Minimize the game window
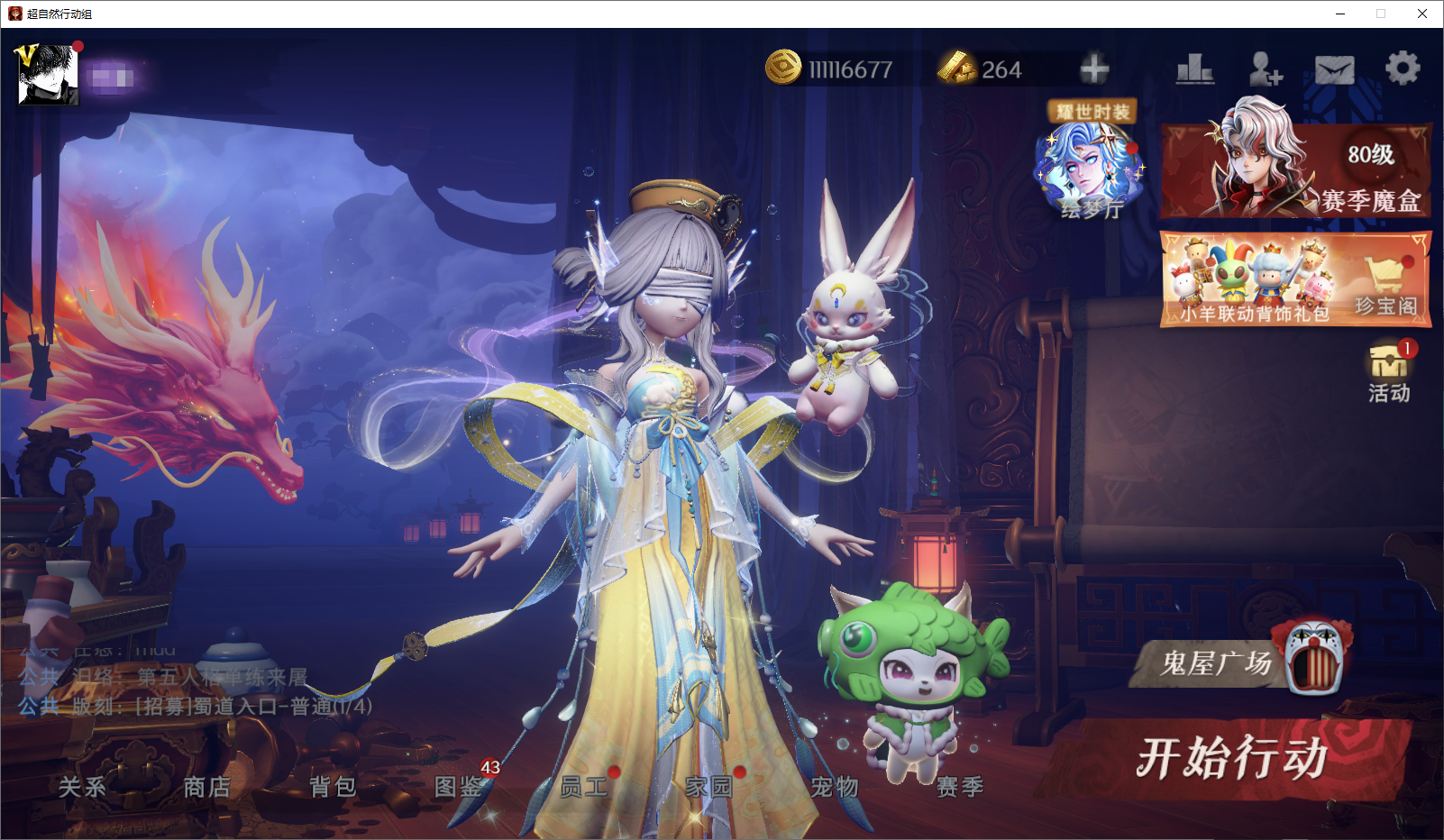This screenshot has width=1444, height=840. tap(1340, 14)
